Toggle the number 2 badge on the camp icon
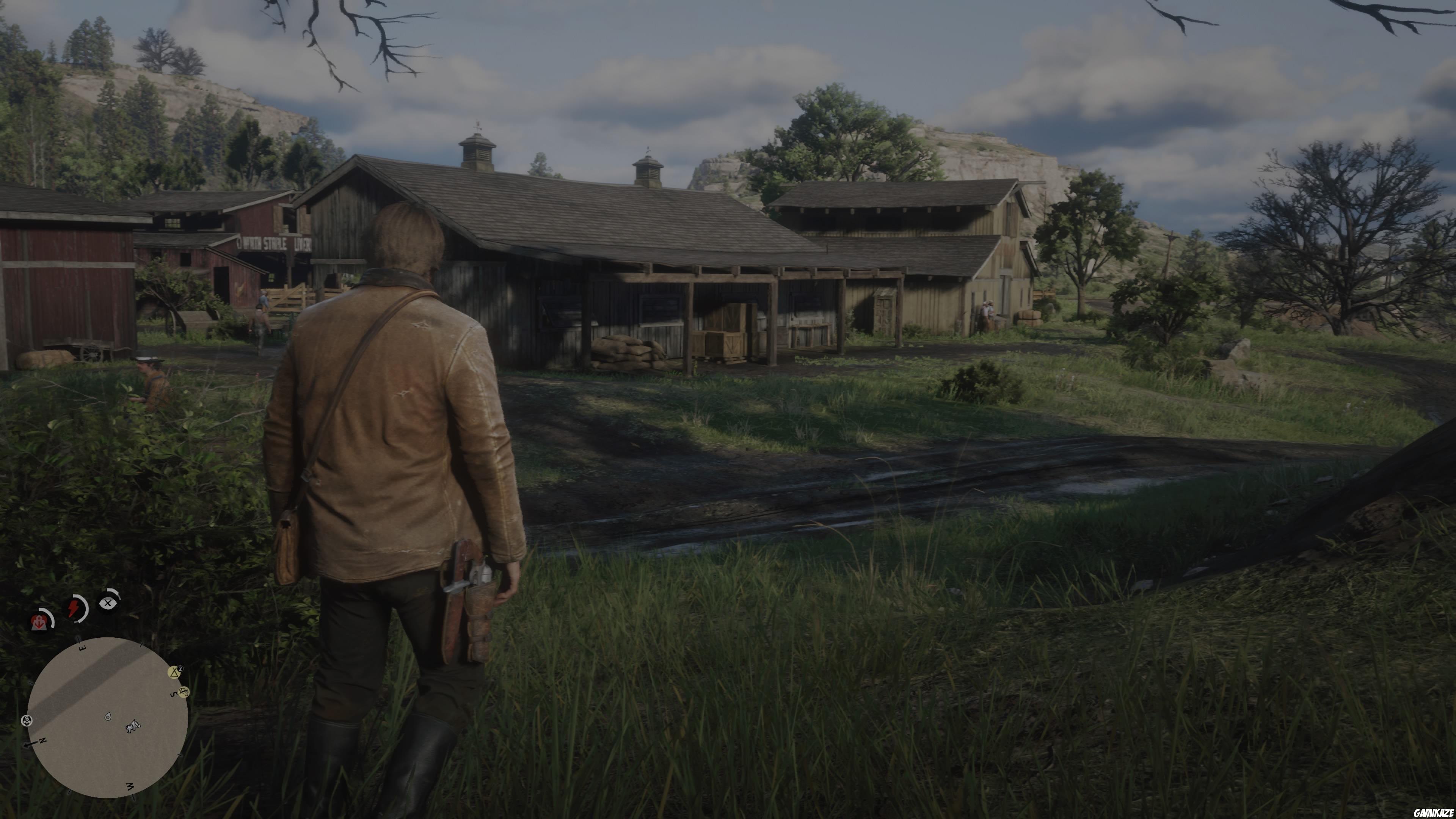Screen dimensions: 1456x819 point(180,668)
